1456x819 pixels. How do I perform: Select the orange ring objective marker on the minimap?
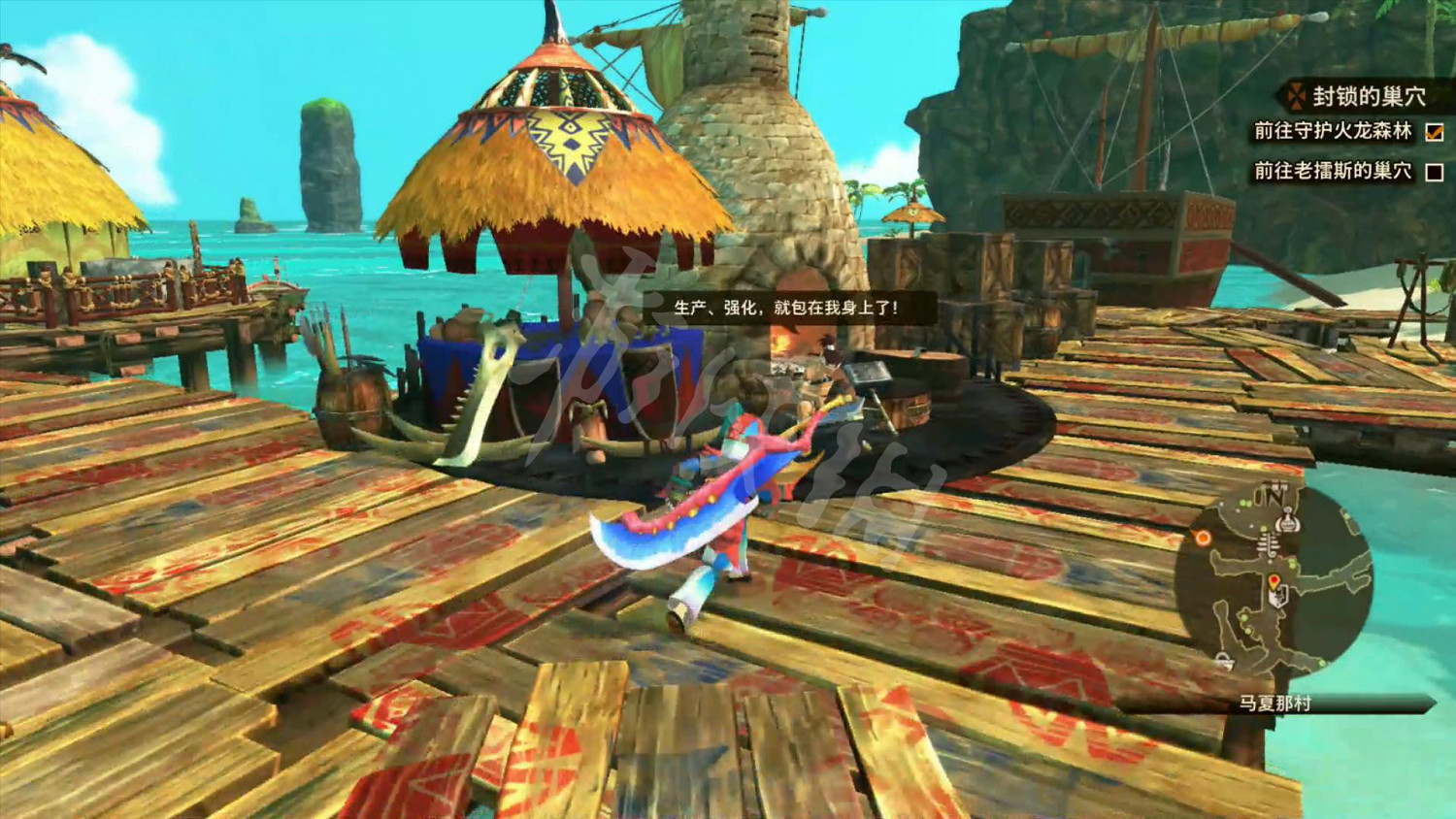point(1203,538)
